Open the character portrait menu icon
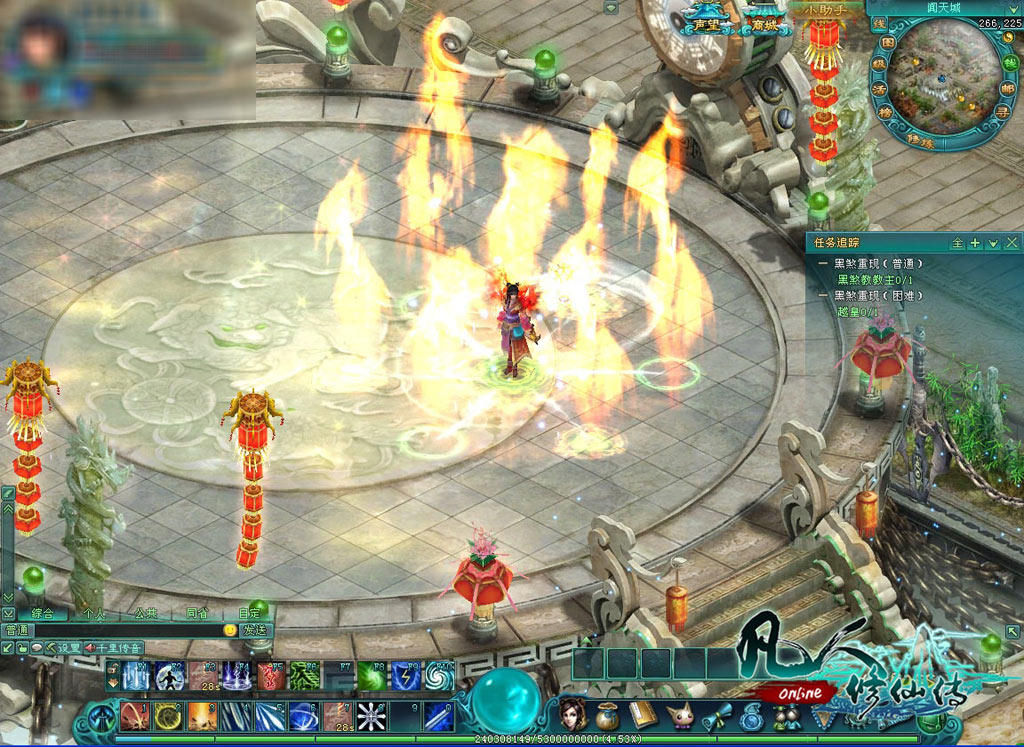1024x747 pixels. click(x=572, y=714)
